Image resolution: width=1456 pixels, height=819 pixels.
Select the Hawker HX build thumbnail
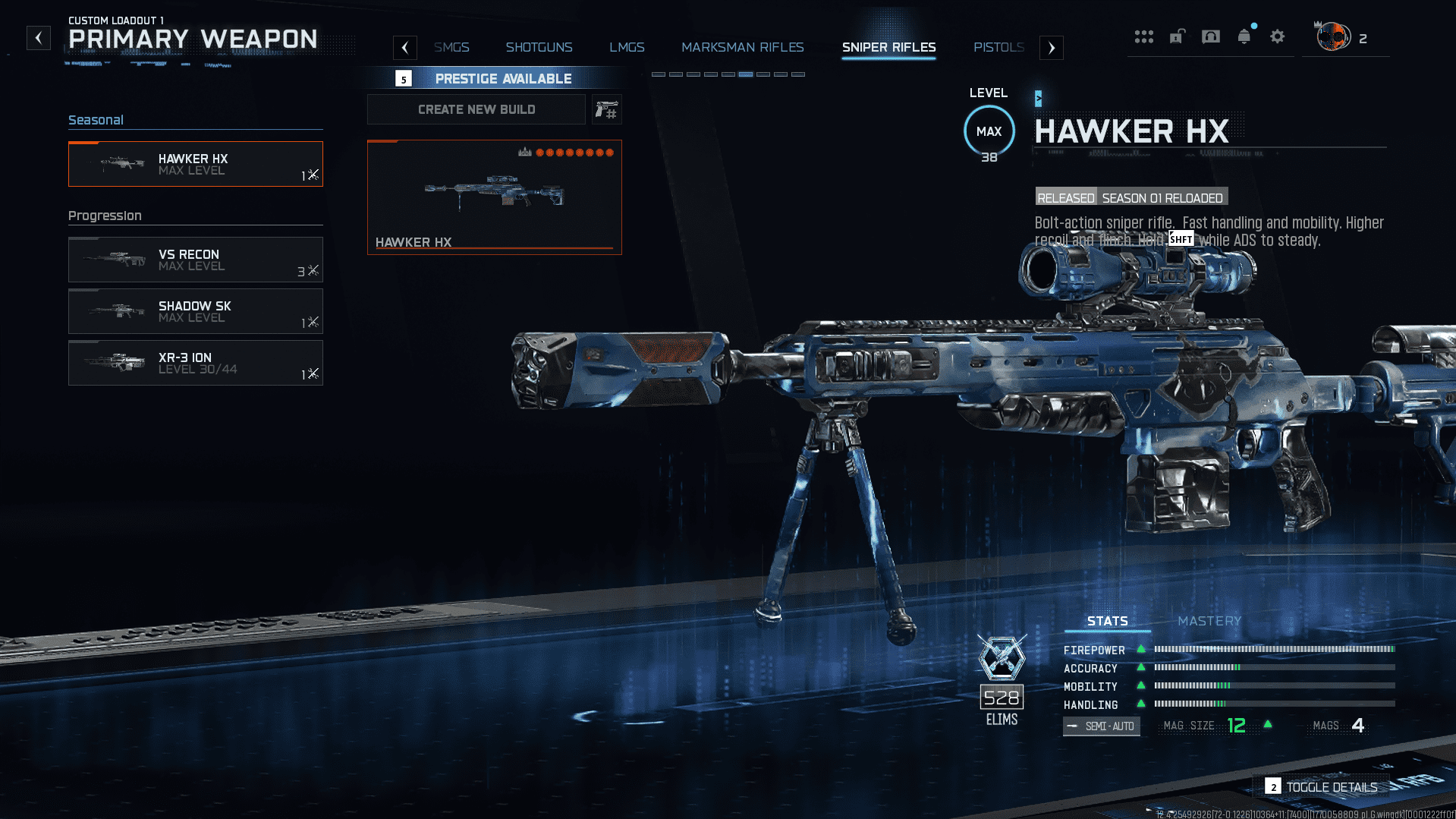coord(495,197)
